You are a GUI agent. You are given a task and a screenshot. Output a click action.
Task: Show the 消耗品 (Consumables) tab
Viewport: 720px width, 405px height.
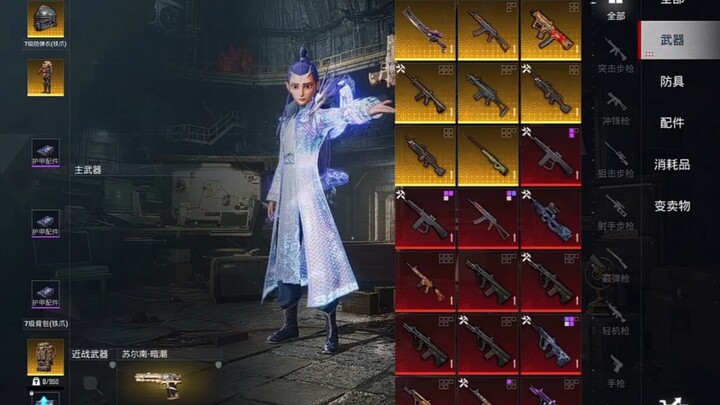(672, 164)
